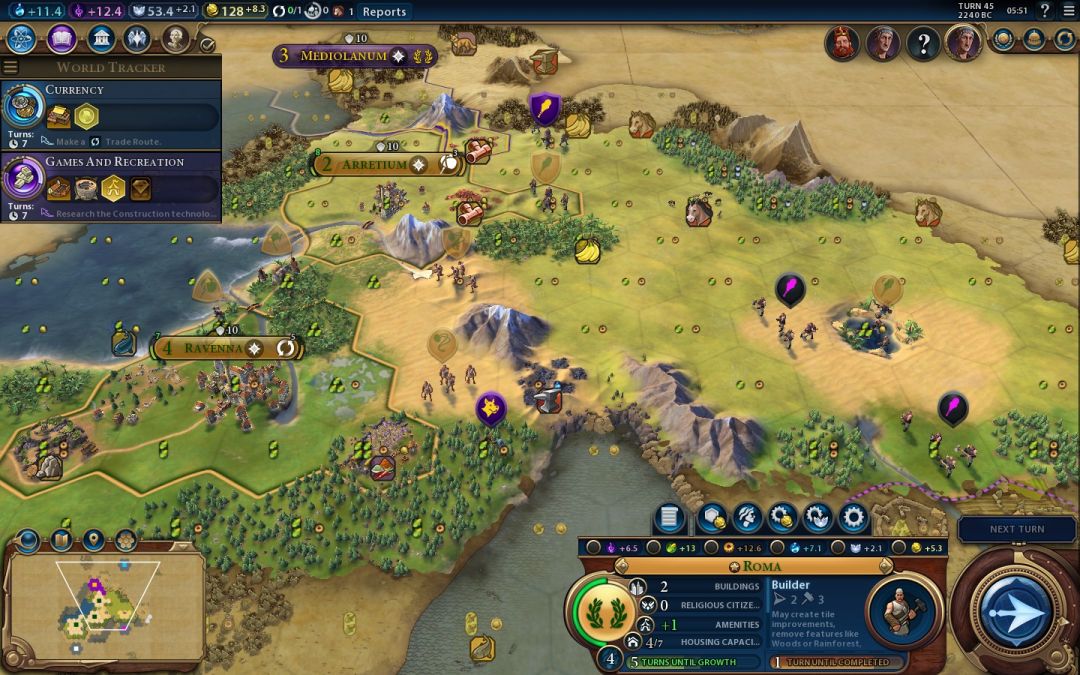
Task: Toggle the World Tracker checkmark
Action: 207,45
